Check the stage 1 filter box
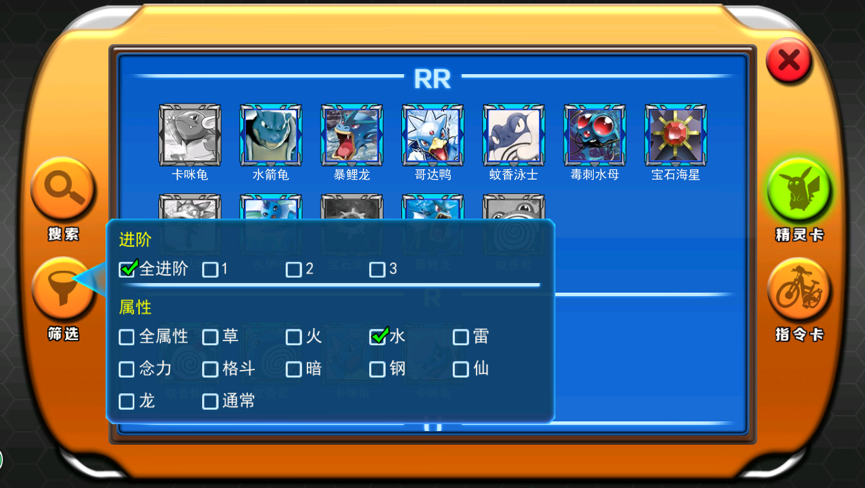Viewport: 865px width, 488px height. tap(210, 269)
